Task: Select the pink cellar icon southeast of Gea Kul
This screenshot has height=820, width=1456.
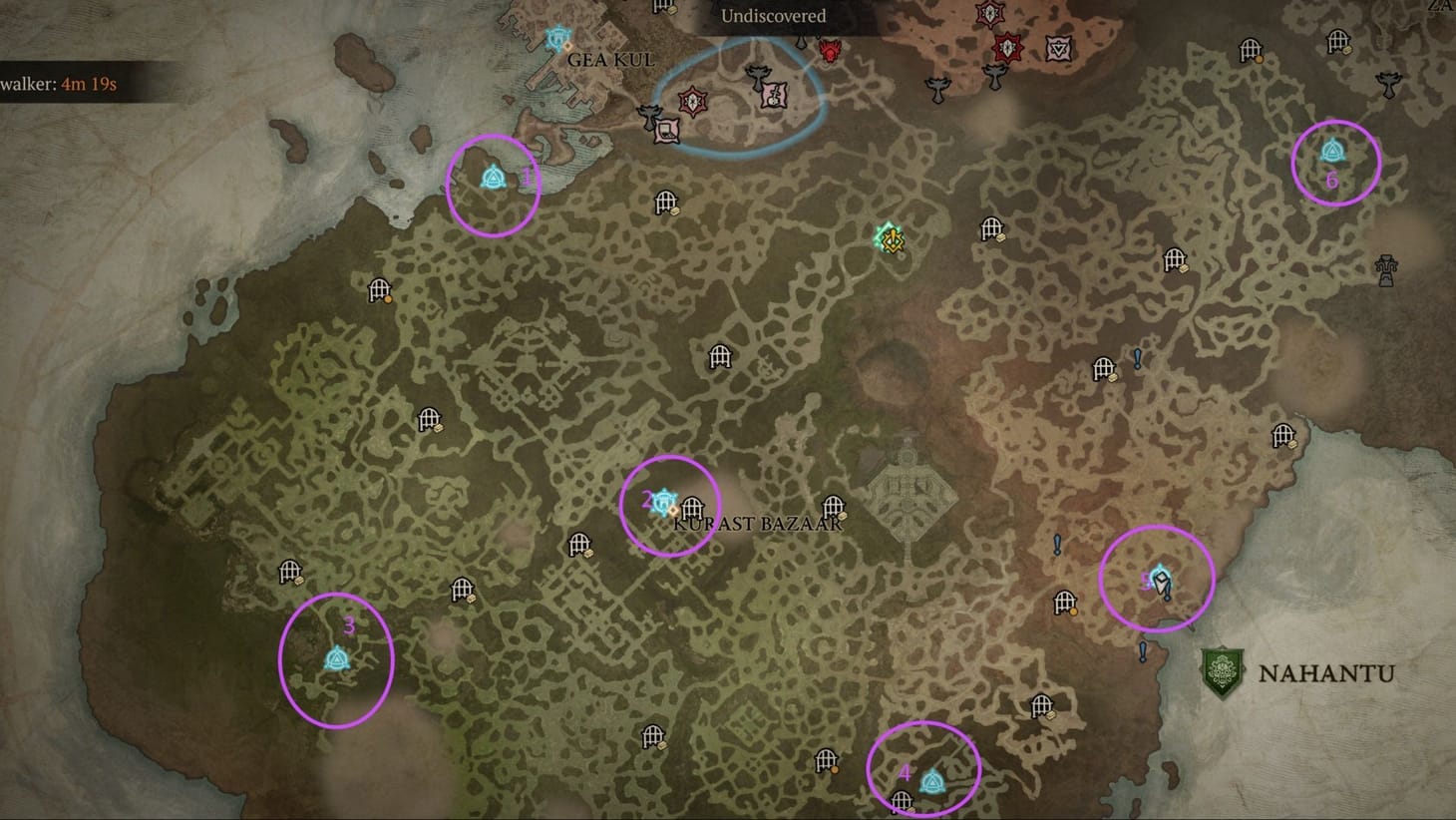Action: click(x=666, y=131)
